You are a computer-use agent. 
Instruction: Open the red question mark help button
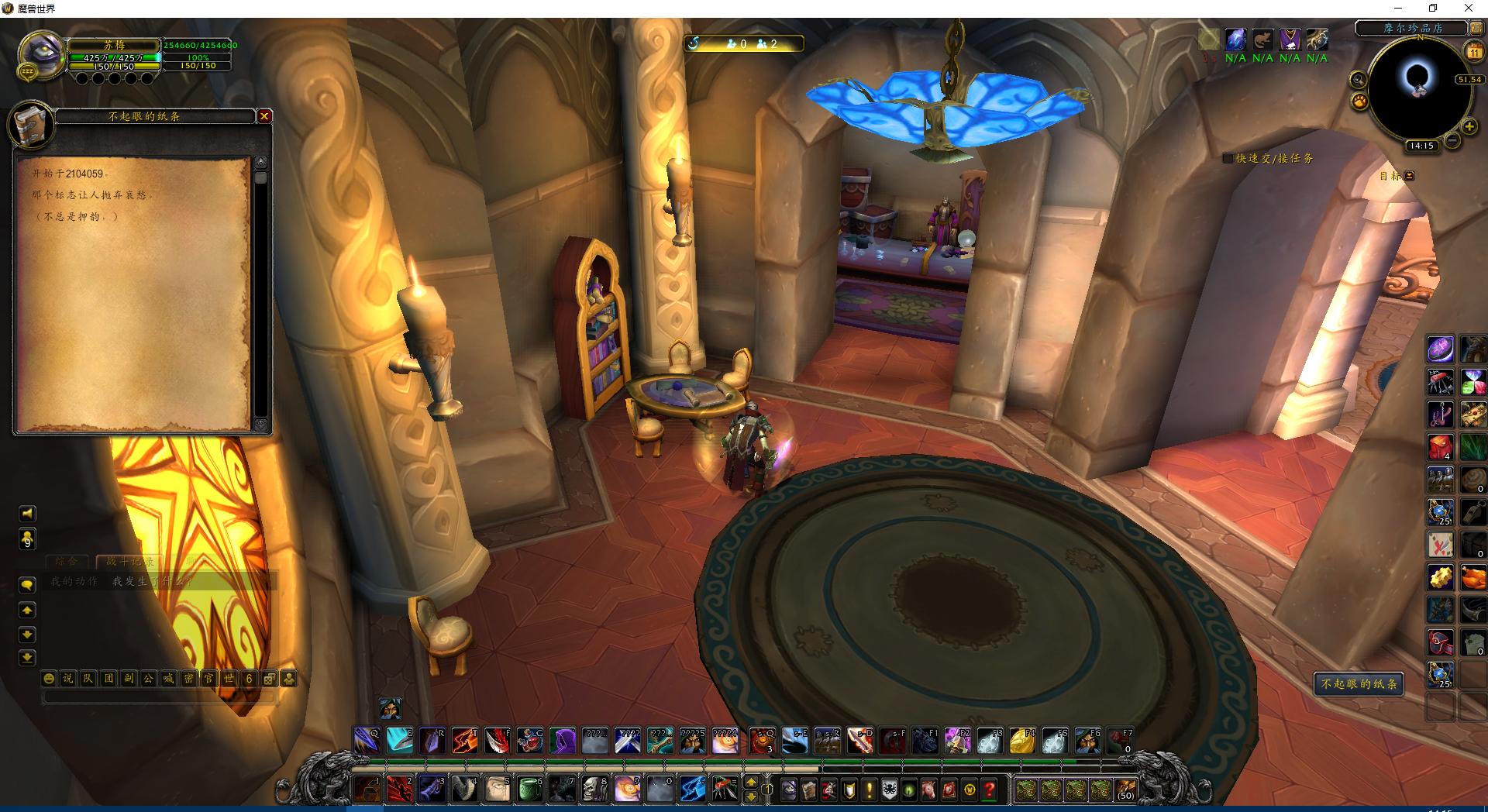click(x=989, y=790)
